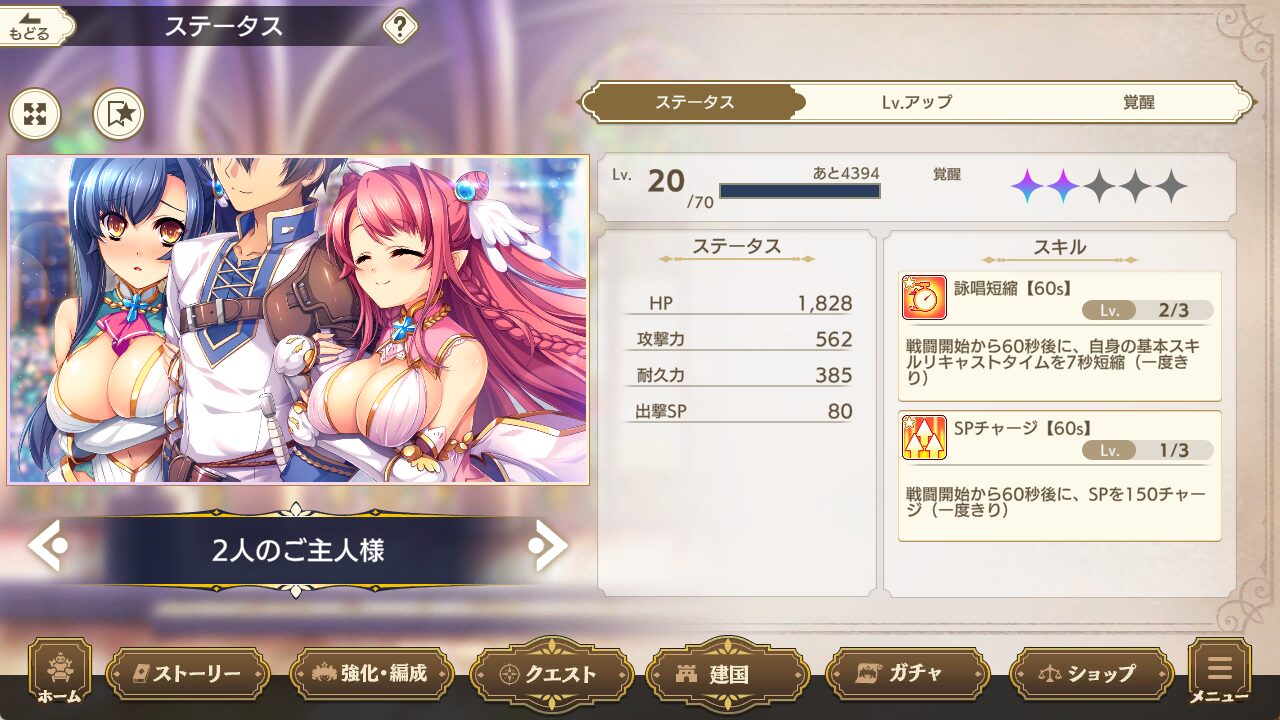
Task: Select the SPチャージ【60s】 skill icon
Action: (924, 438)
